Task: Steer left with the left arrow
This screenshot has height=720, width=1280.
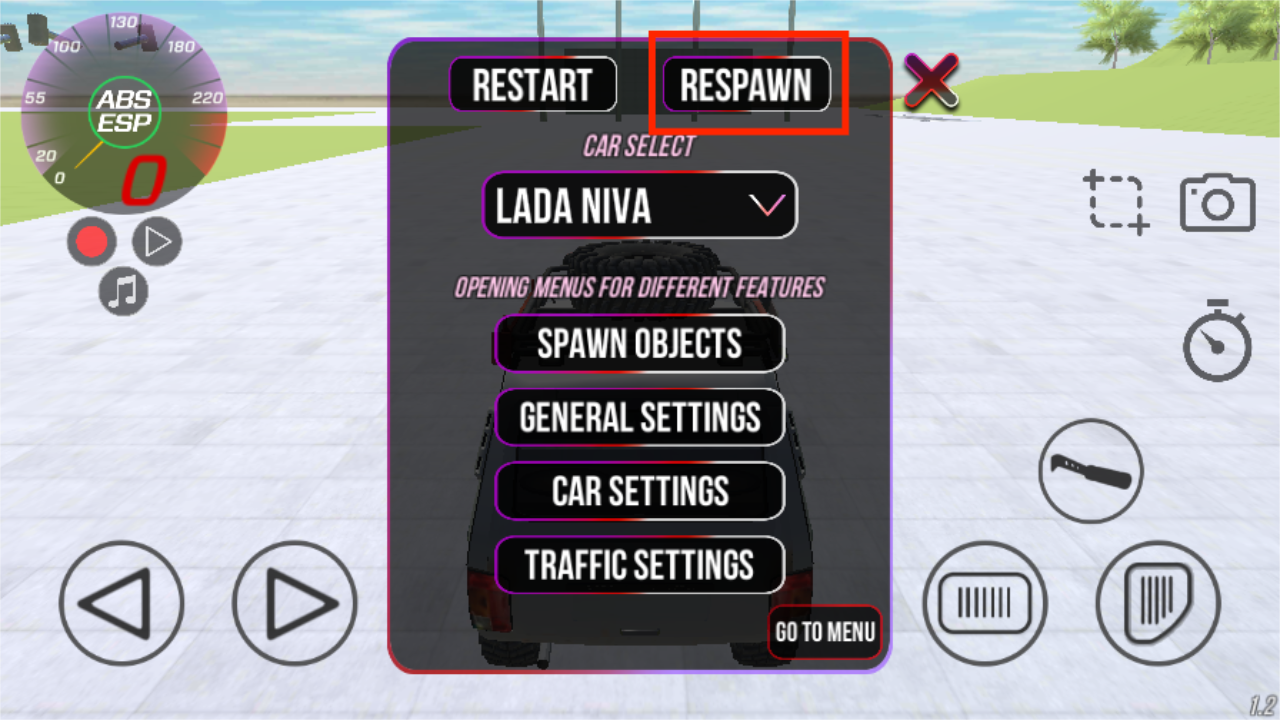Action: (121, 603)
